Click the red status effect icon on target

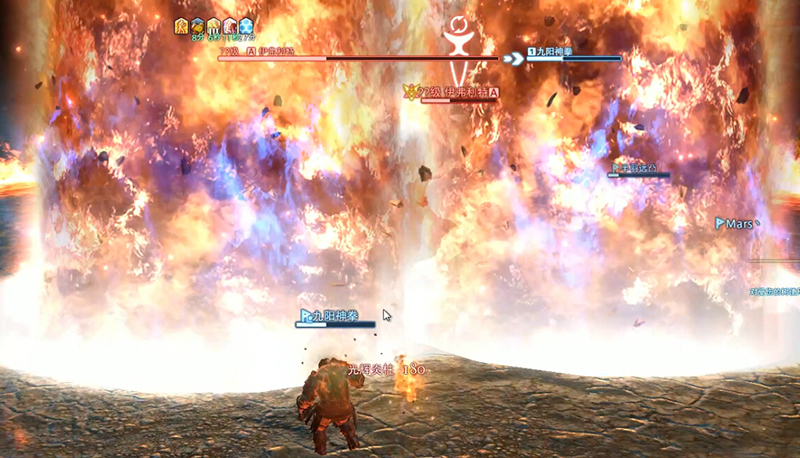tap(230, 27)
